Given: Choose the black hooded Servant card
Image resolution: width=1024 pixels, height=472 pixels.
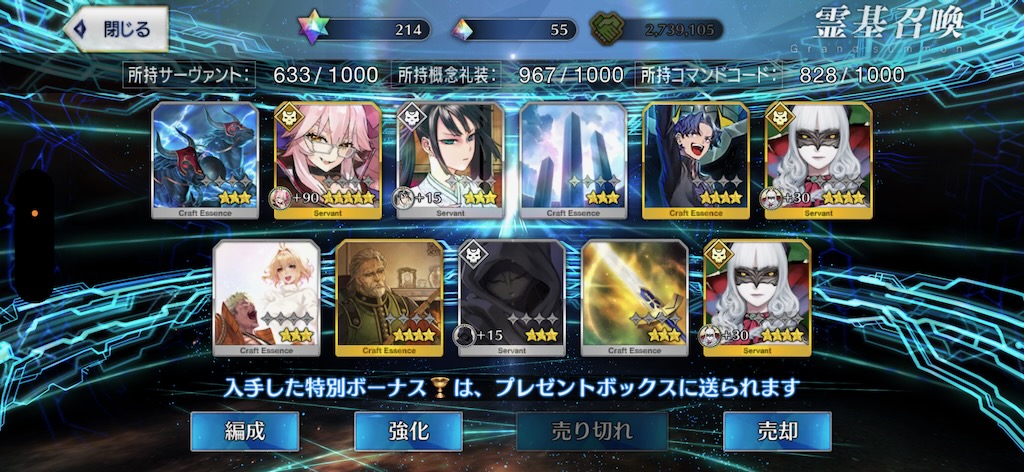Looking at the screenshot, I should [511, 298].
